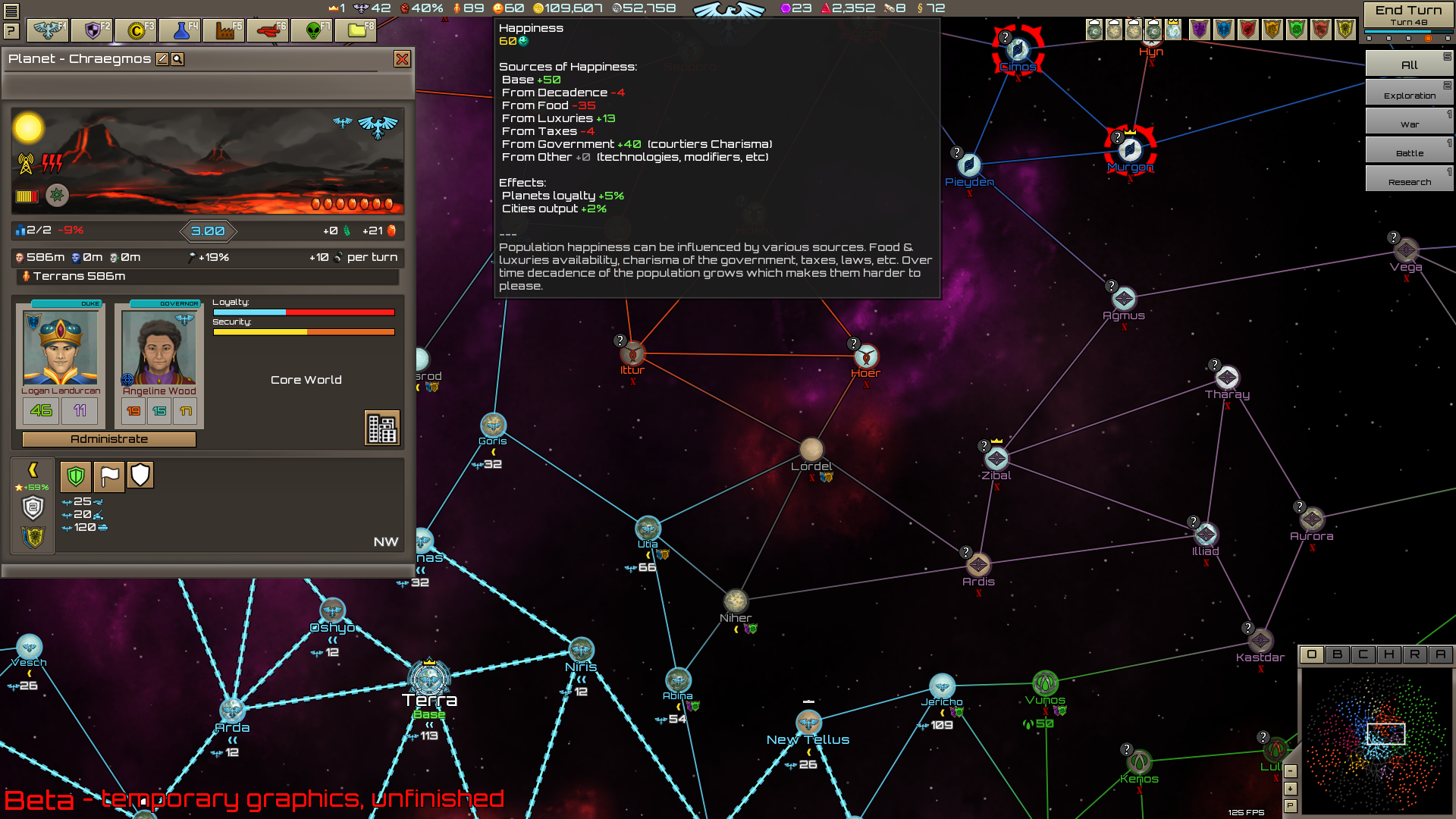This screenshot has width=1456, height=819.
Task: Expand the Battle notifications category
Action: (1408, 152)
